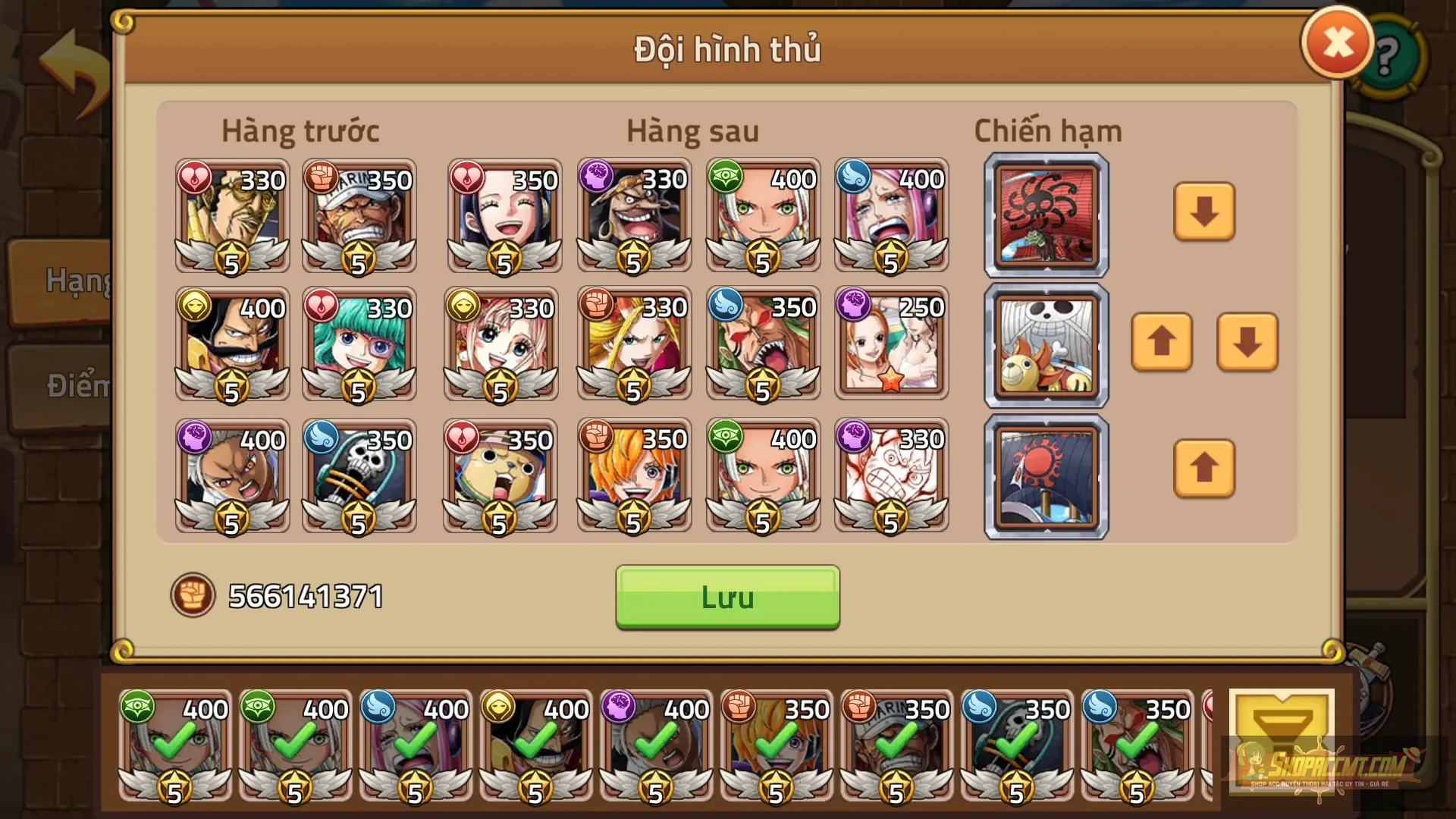The height and width of the screenshot is (819, 1456).
Task: Select the Brook character in bottom defense row
Action: pos(359,474)
